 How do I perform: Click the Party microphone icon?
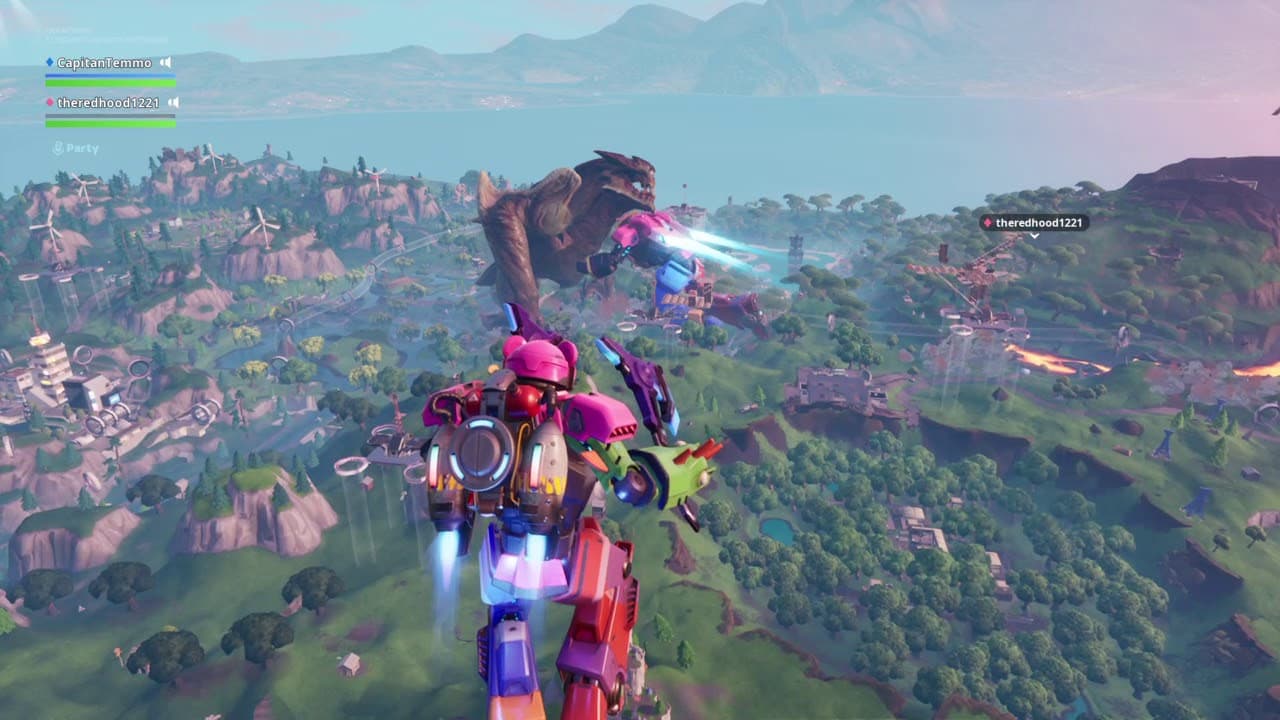[x=59, y=149]
